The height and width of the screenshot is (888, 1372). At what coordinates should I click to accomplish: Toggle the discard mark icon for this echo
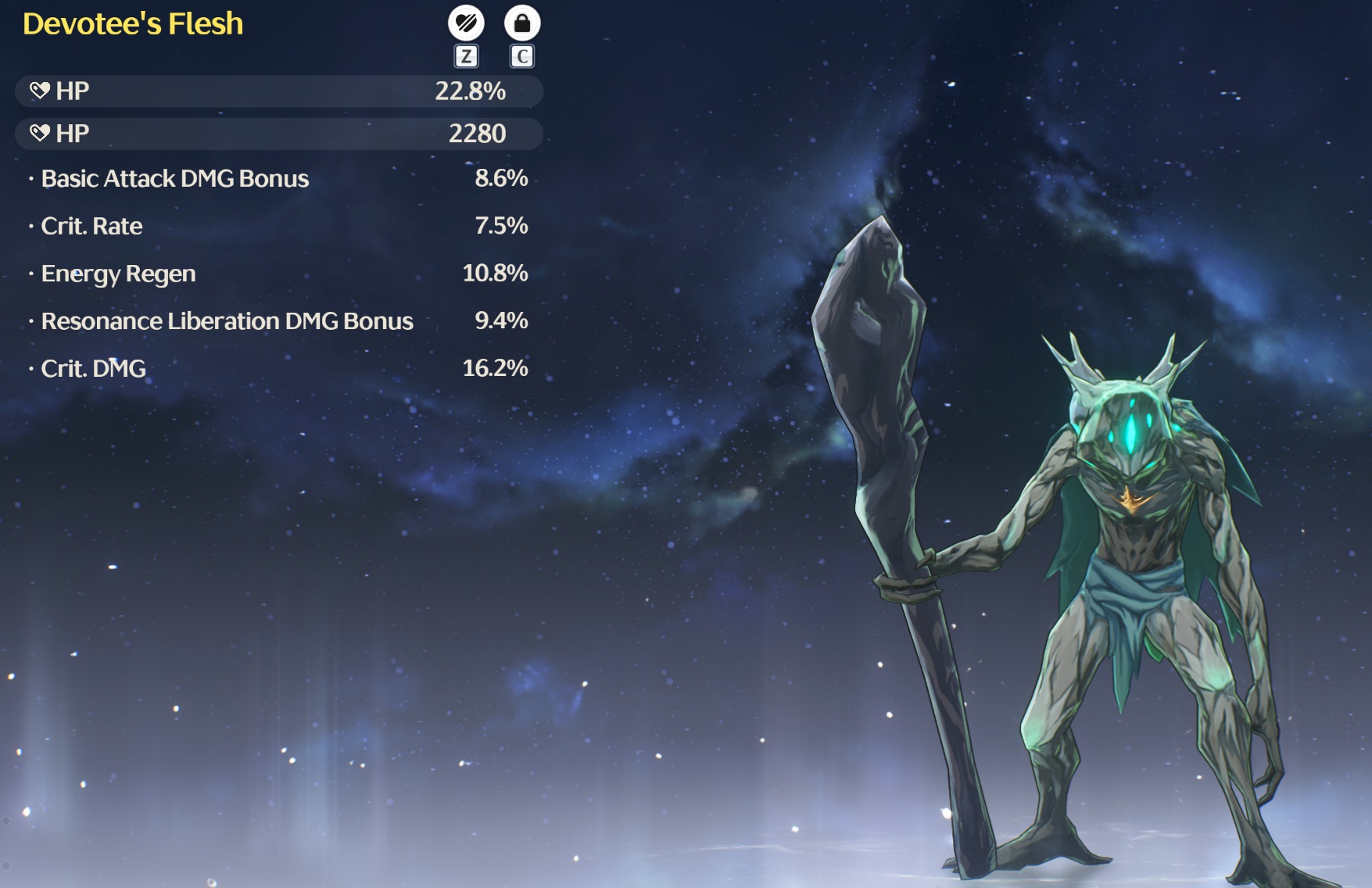(466, 23)
